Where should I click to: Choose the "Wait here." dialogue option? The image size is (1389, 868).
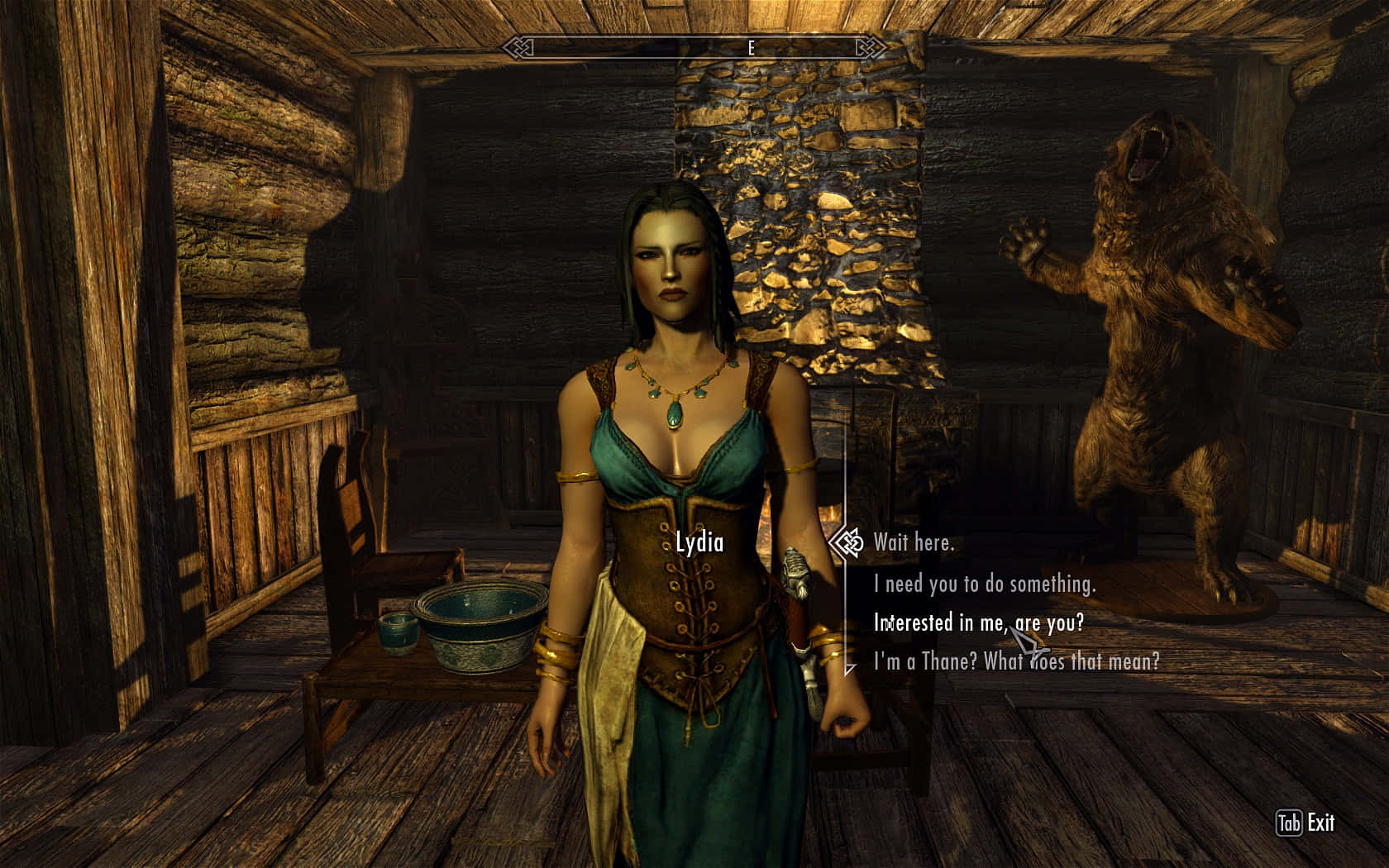(914, 543)
